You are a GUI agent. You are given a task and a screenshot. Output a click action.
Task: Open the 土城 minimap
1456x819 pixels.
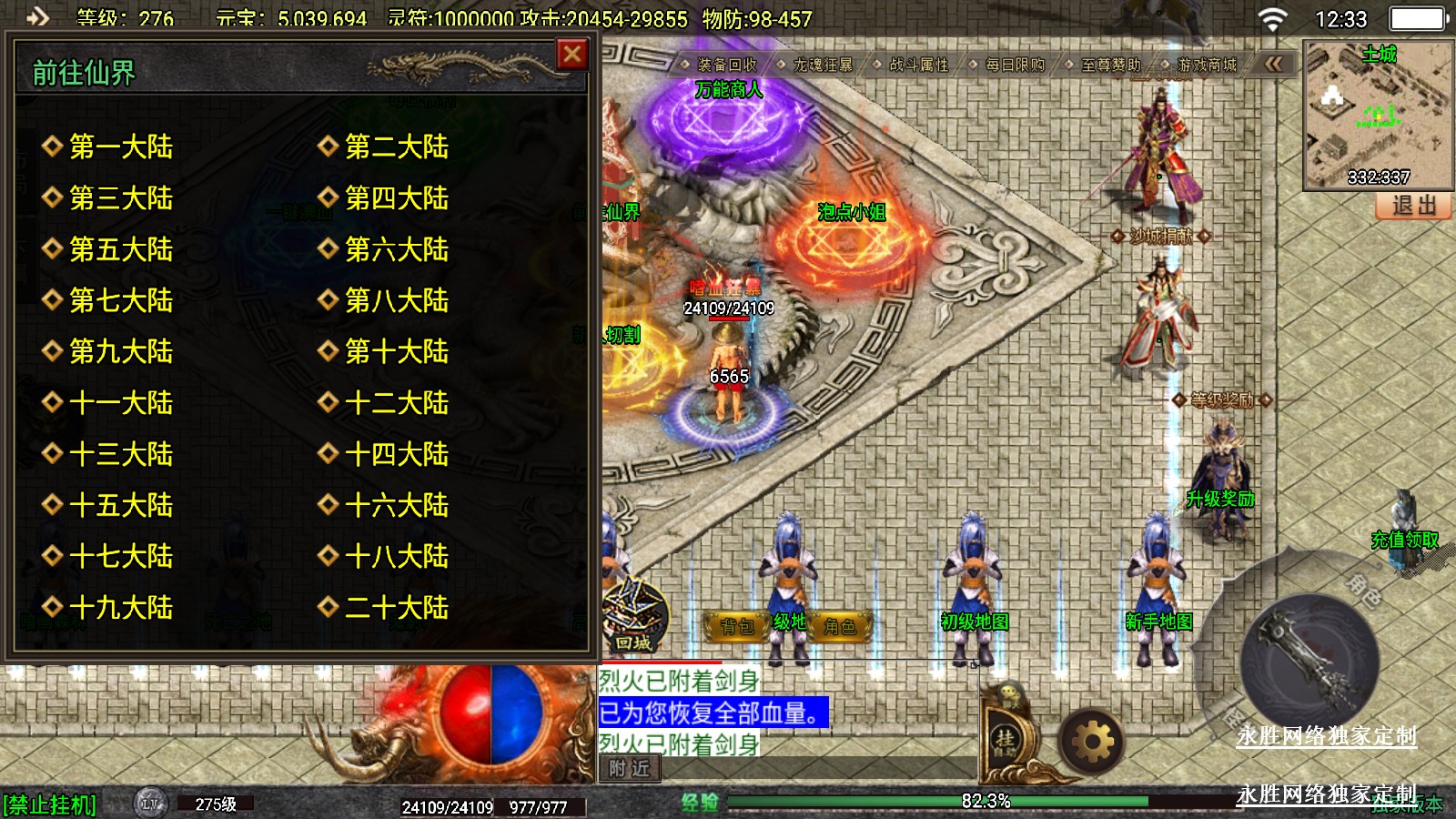point(1378,114)
